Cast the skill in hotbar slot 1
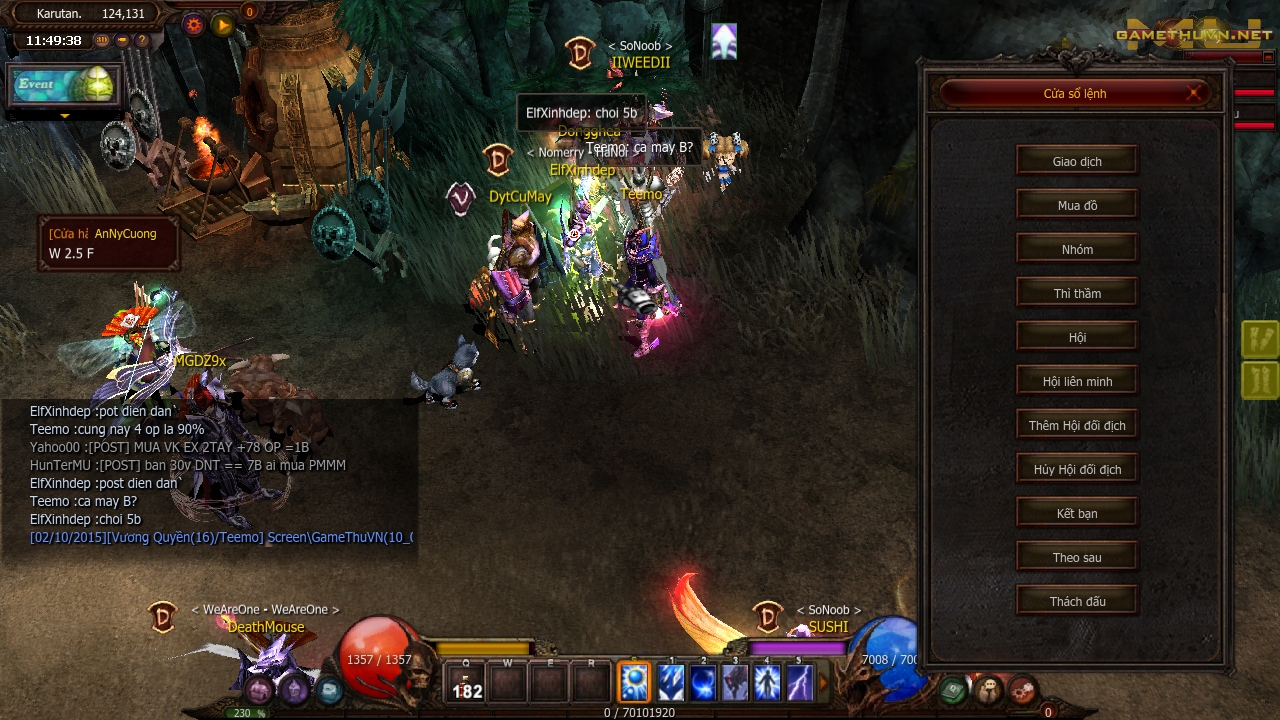The width and height of the screenshot is (1280, 720). 671,683
